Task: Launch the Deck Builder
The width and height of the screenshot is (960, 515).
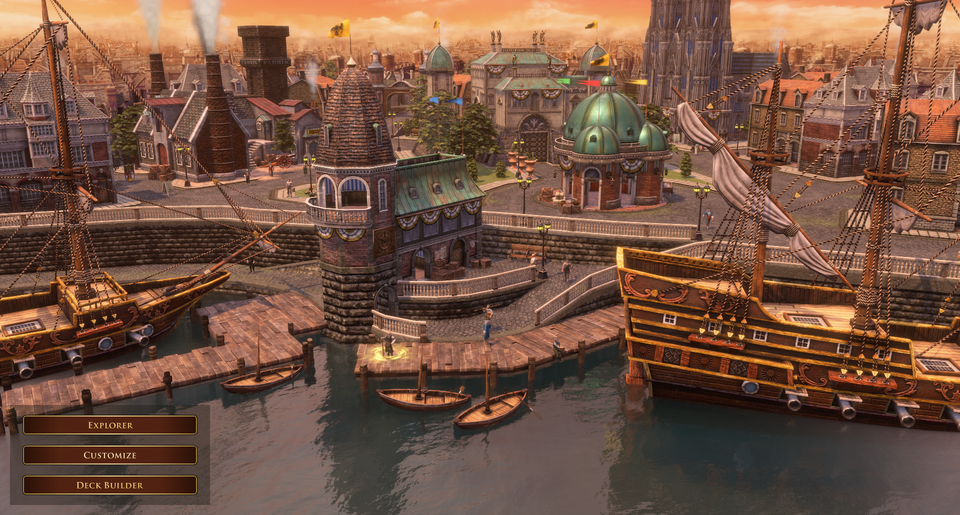Action: pos(110,485)
